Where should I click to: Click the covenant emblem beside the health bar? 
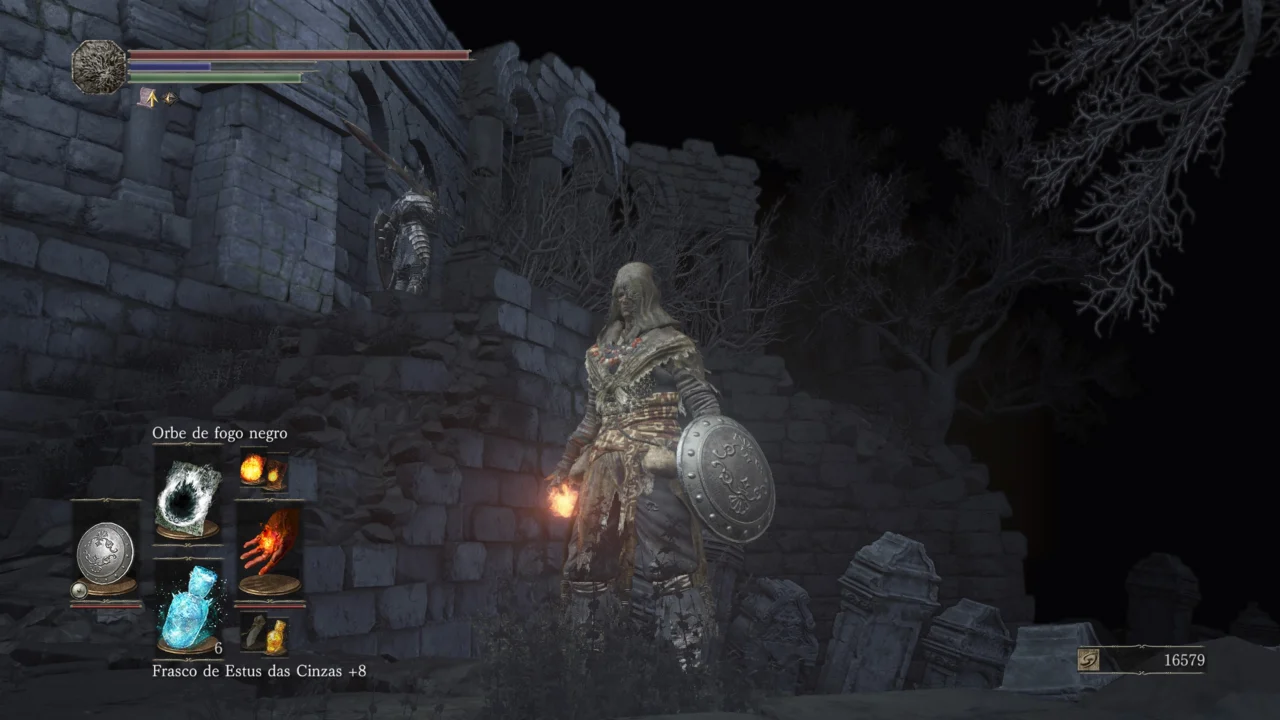point(99,67)
